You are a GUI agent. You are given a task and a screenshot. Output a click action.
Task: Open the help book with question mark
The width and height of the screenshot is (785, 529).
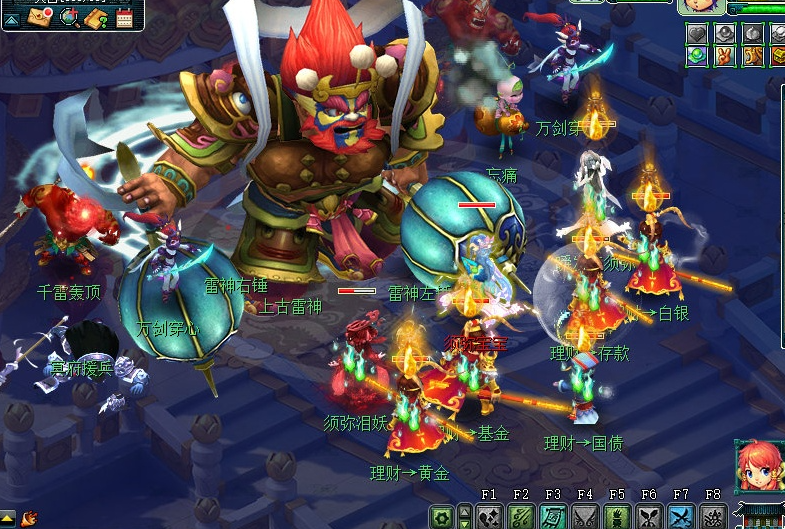[x=97, y=17]
